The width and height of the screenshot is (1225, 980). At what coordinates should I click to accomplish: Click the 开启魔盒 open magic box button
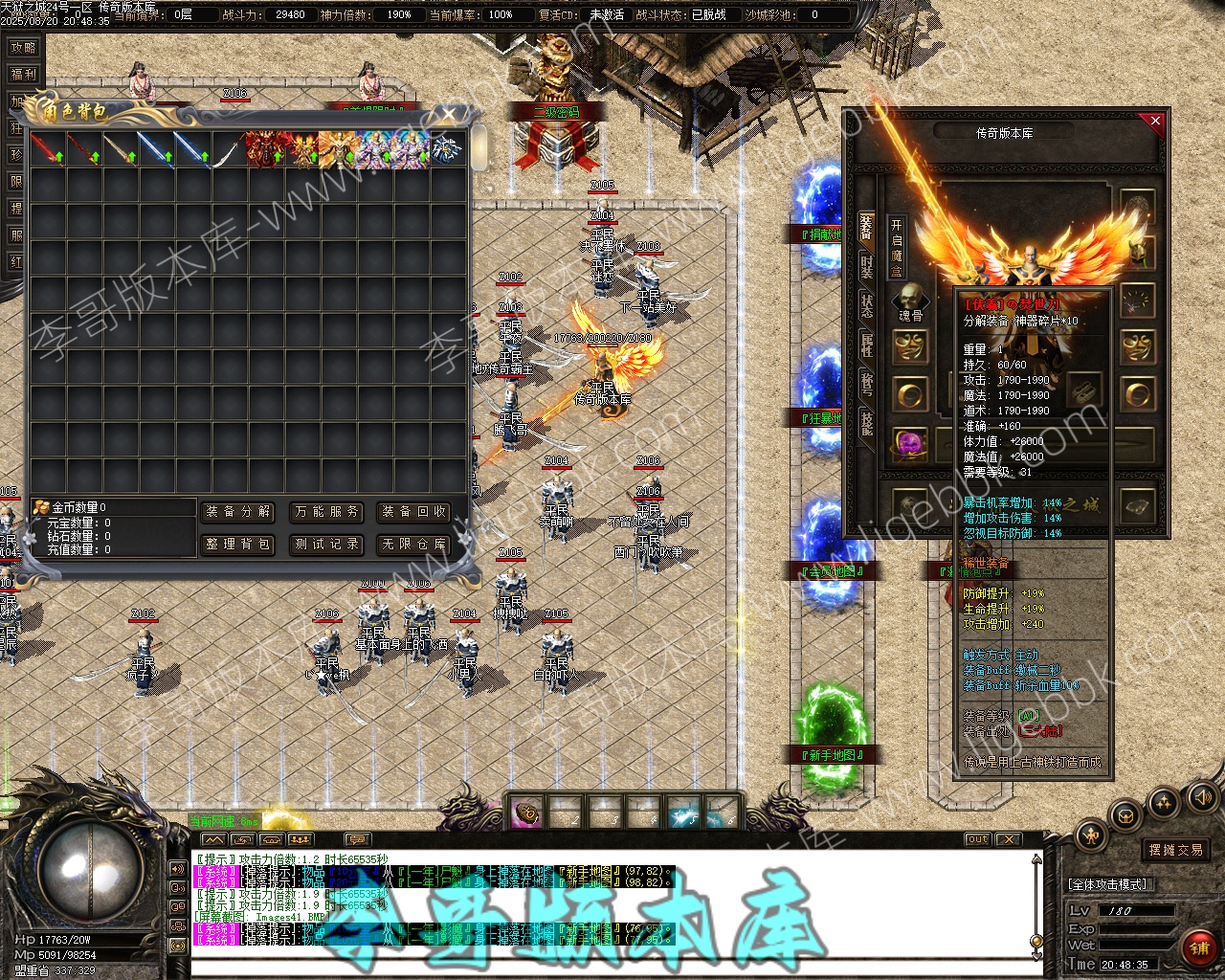point(897,248)
